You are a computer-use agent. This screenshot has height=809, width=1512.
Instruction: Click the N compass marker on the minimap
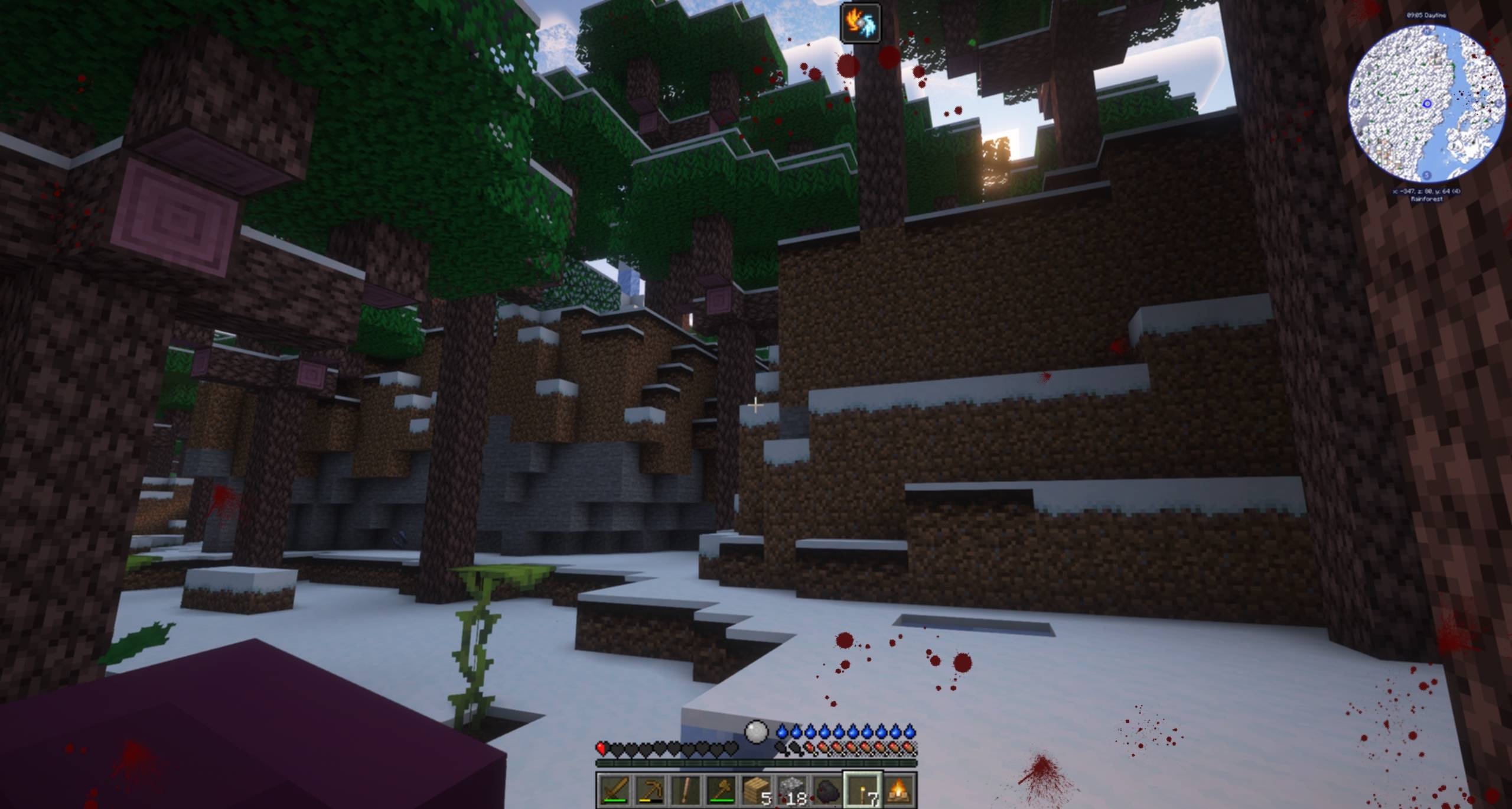[x=1428, y=31]
